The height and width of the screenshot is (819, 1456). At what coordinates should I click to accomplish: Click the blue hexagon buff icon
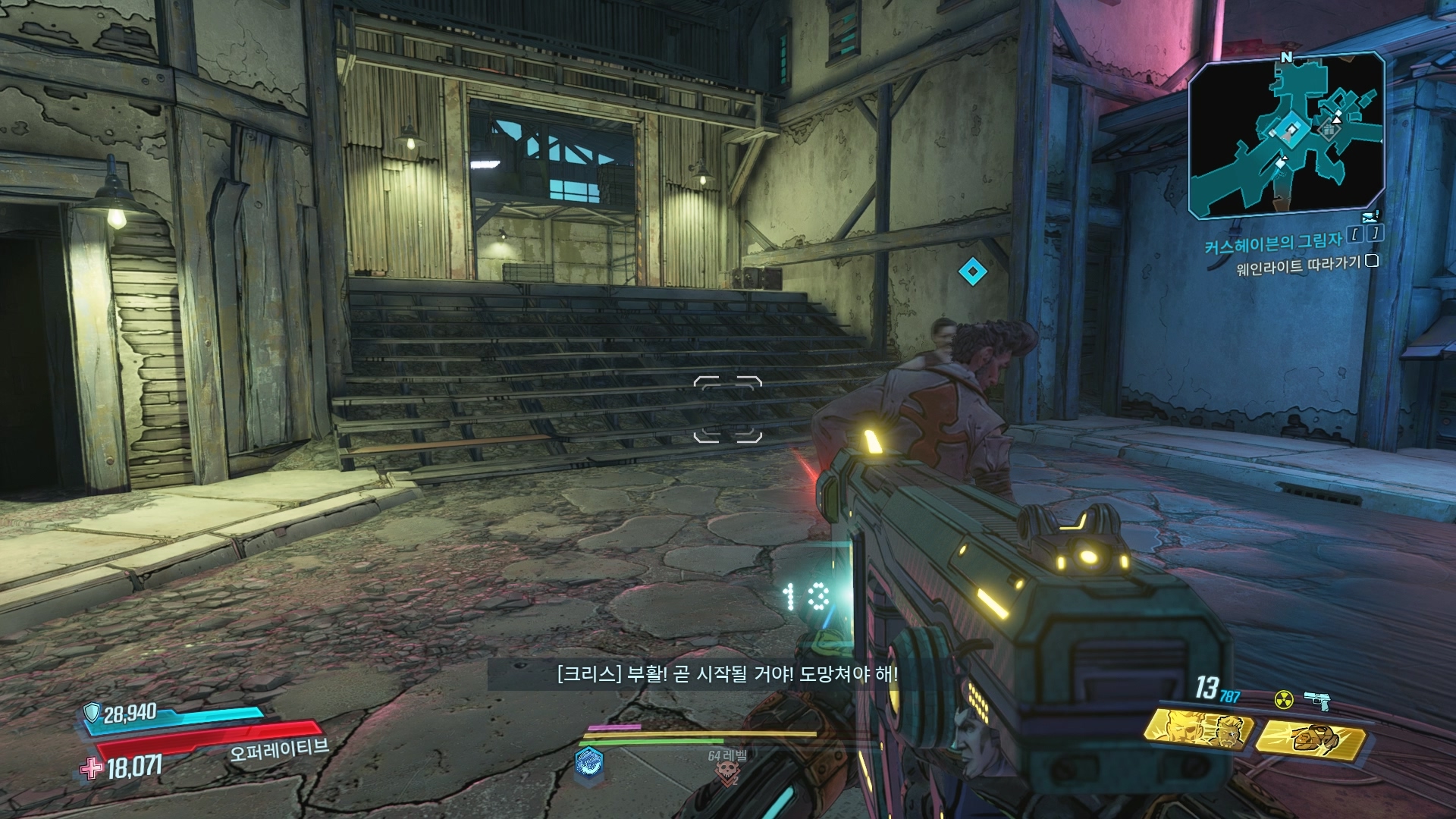point(589,762)
